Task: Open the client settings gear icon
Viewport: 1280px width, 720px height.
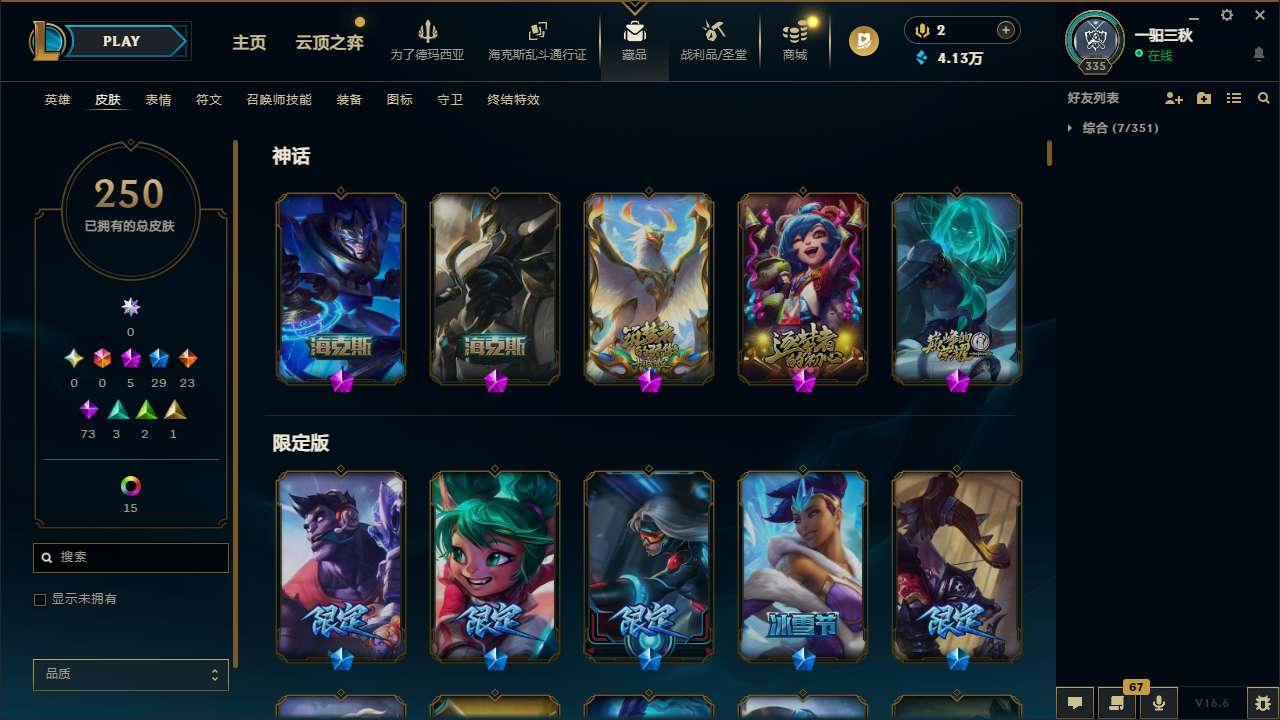Action: 1226,16
